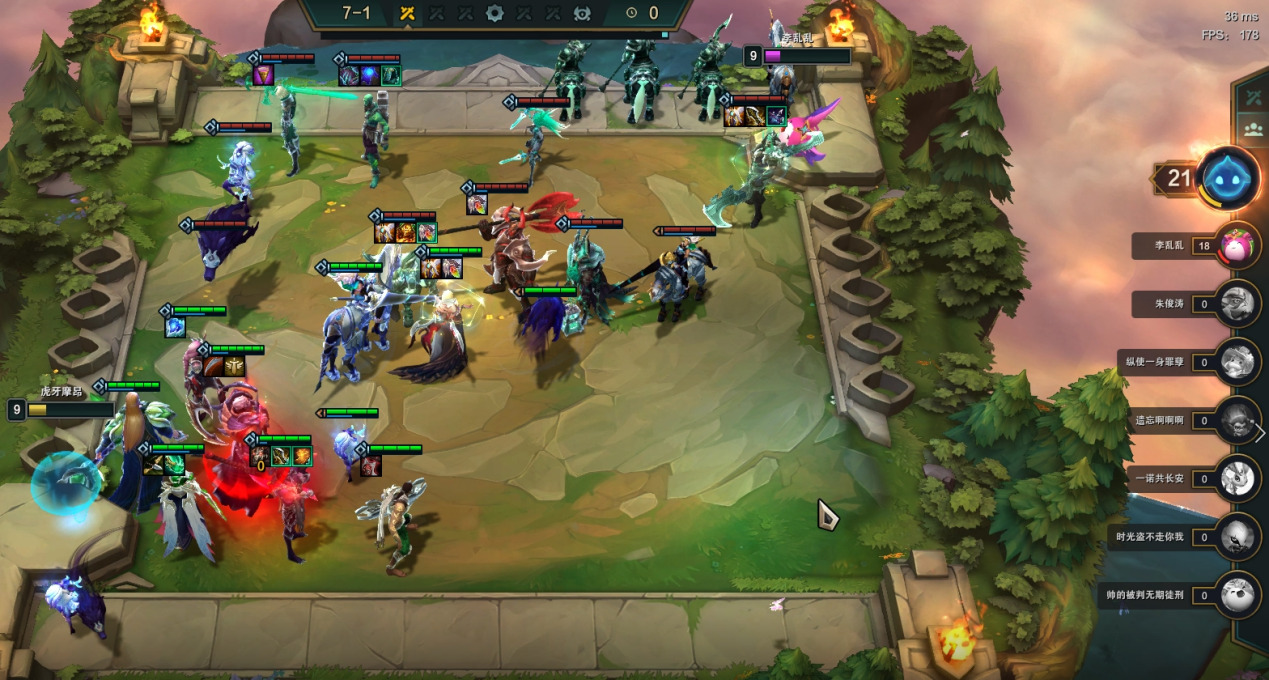Click the carousel round gear icon
Viewport: 1269px width, 680px height.
pos(494,13)
